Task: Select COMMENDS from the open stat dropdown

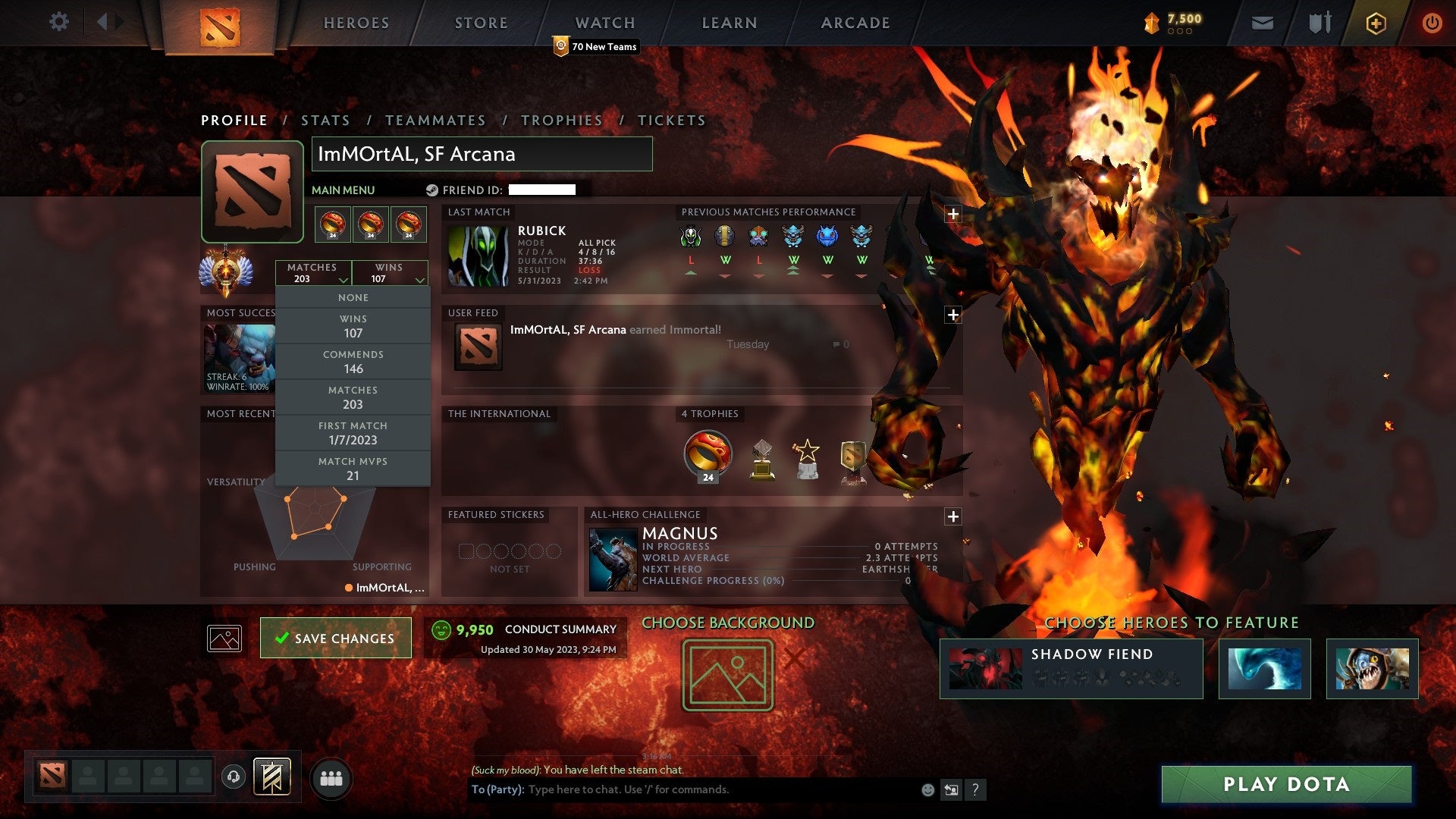Action: pos(353,361)
